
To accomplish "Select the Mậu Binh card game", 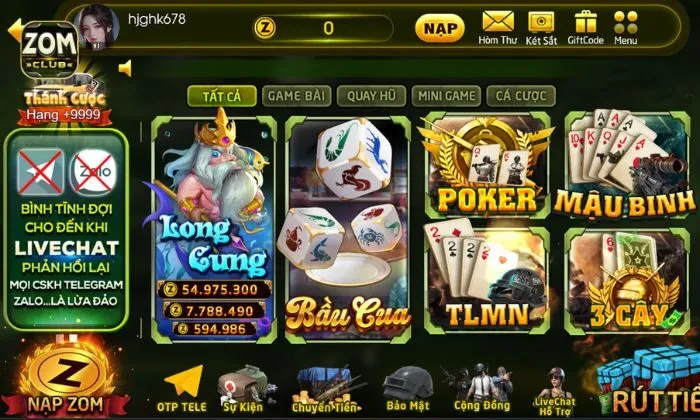I will click(624, 167).
